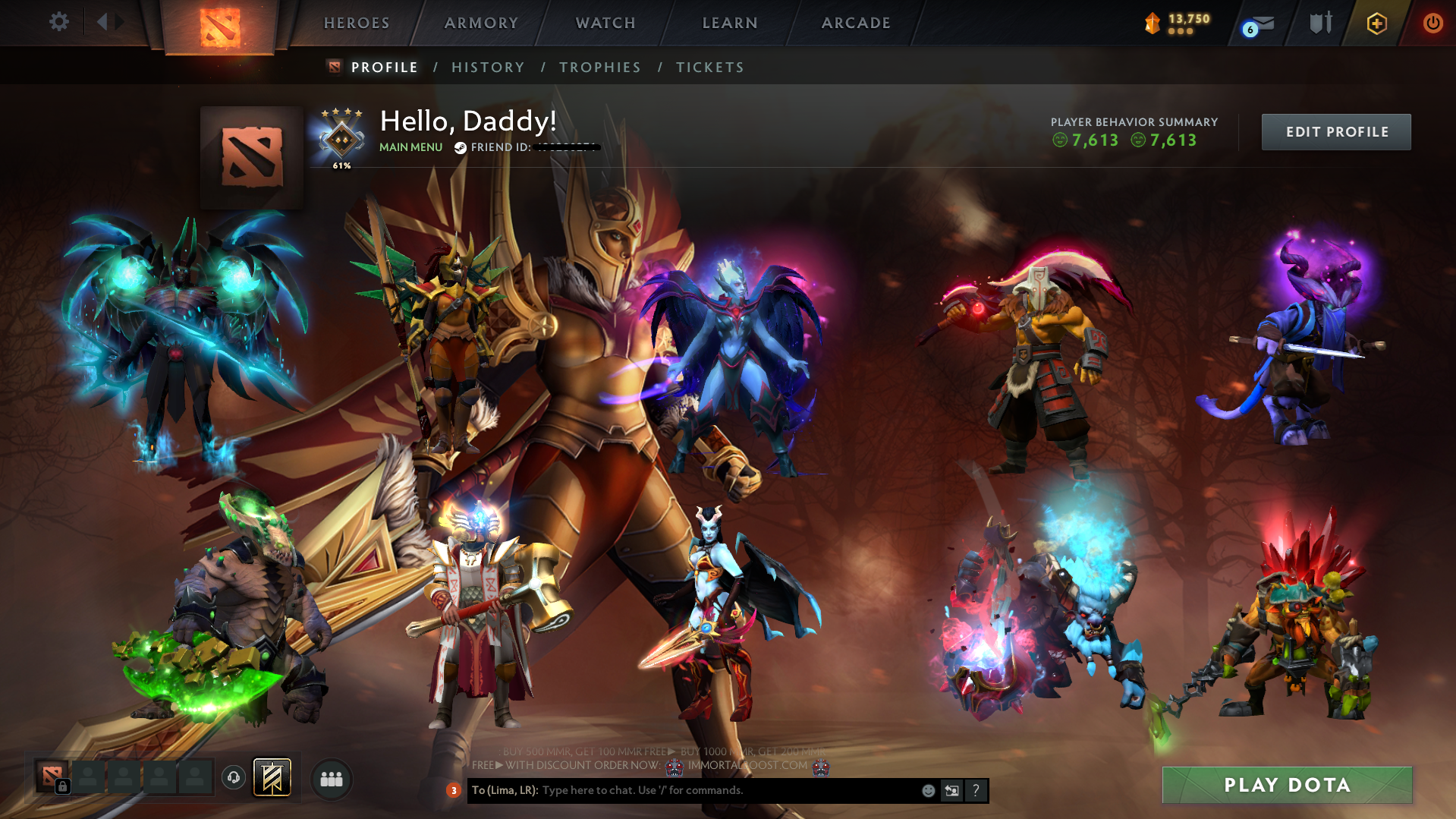This screenshot has width=1456, height=819.
Task: Switch to the HISTORY tab
Action: tap(488, 67)
